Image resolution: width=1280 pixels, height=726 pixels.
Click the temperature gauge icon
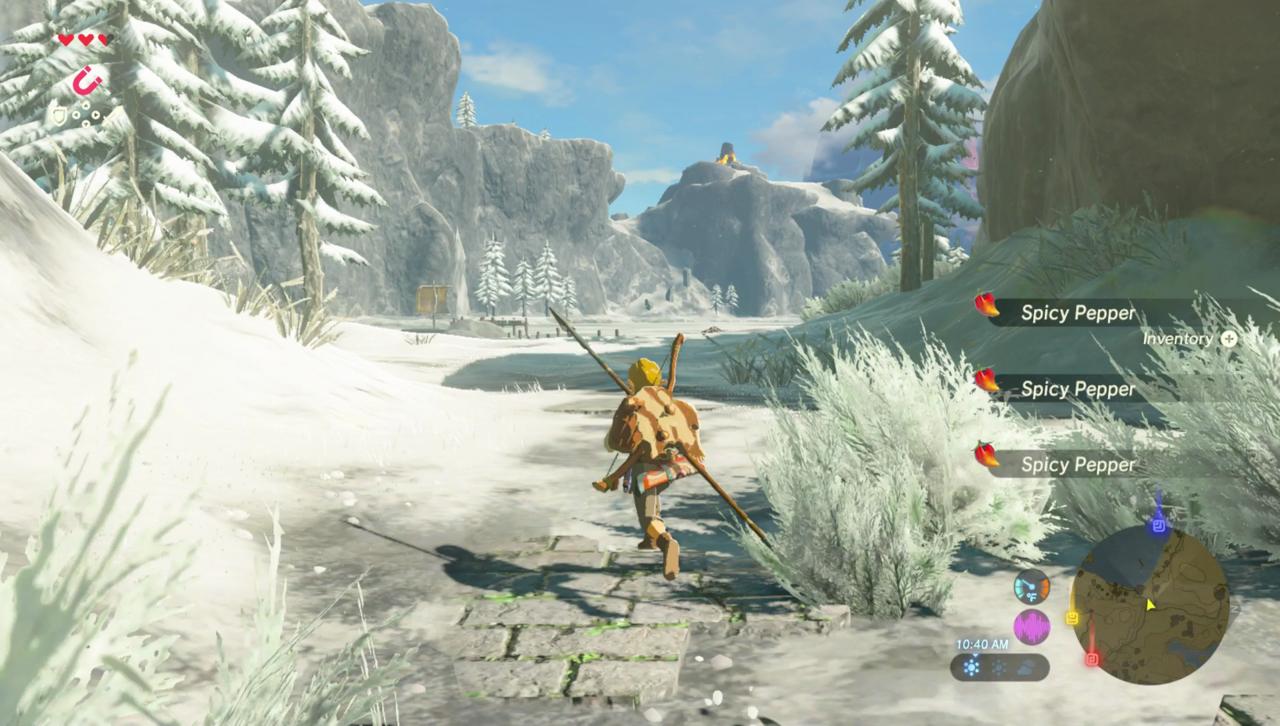click(x=1031, y=586)
